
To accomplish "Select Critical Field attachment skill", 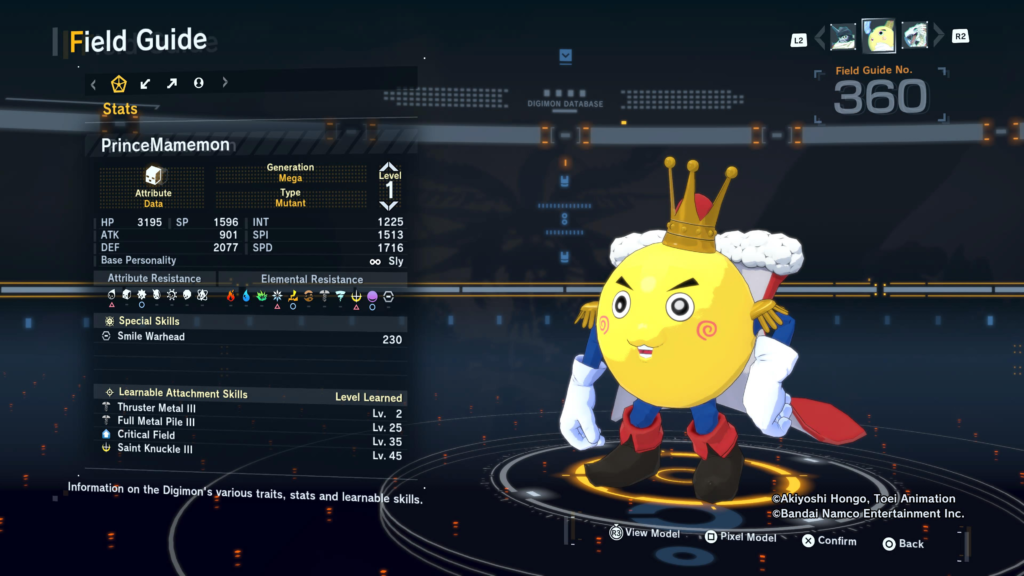I will (146, 435).
